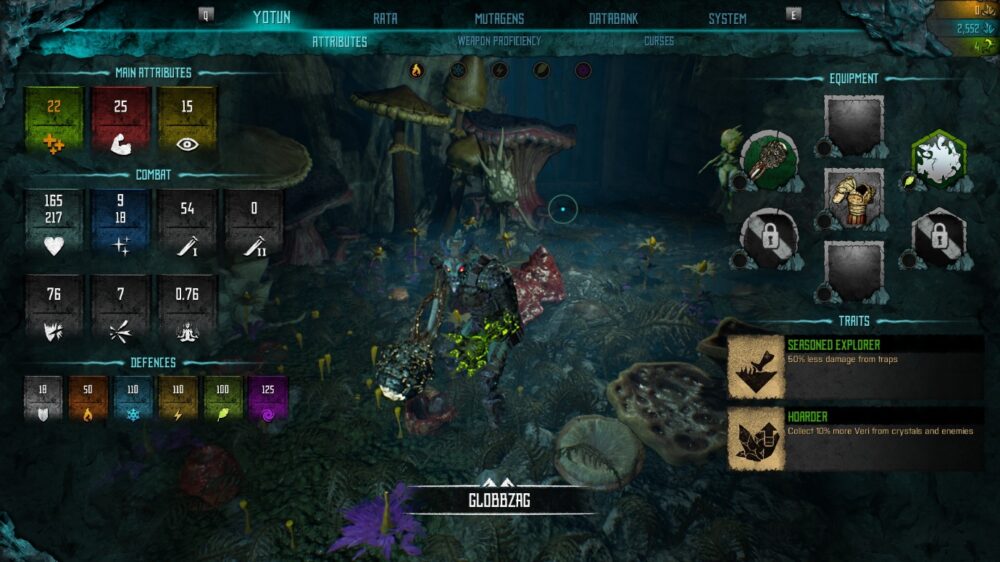Switch to the Rata tab
Viewport: 1000px width, 562px height.
385,18
